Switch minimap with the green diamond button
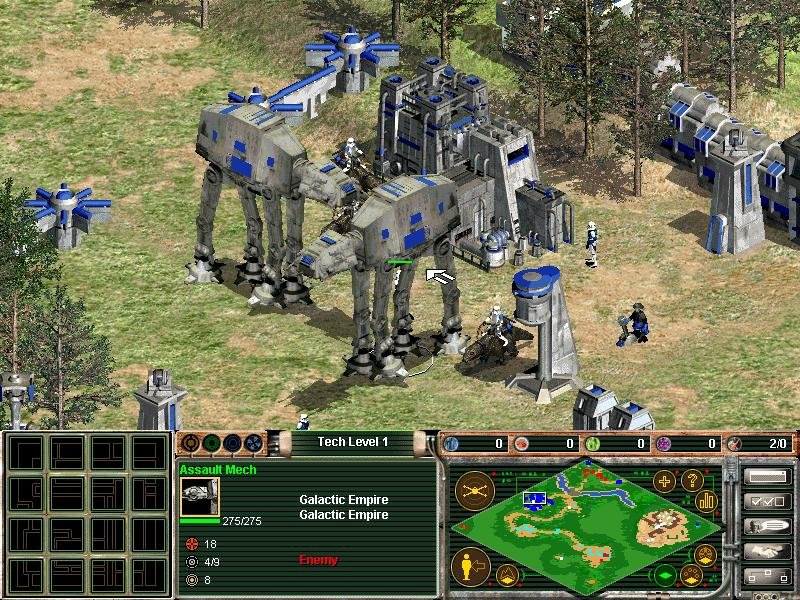This screenshot has width=800, height=600. [663, 575]
